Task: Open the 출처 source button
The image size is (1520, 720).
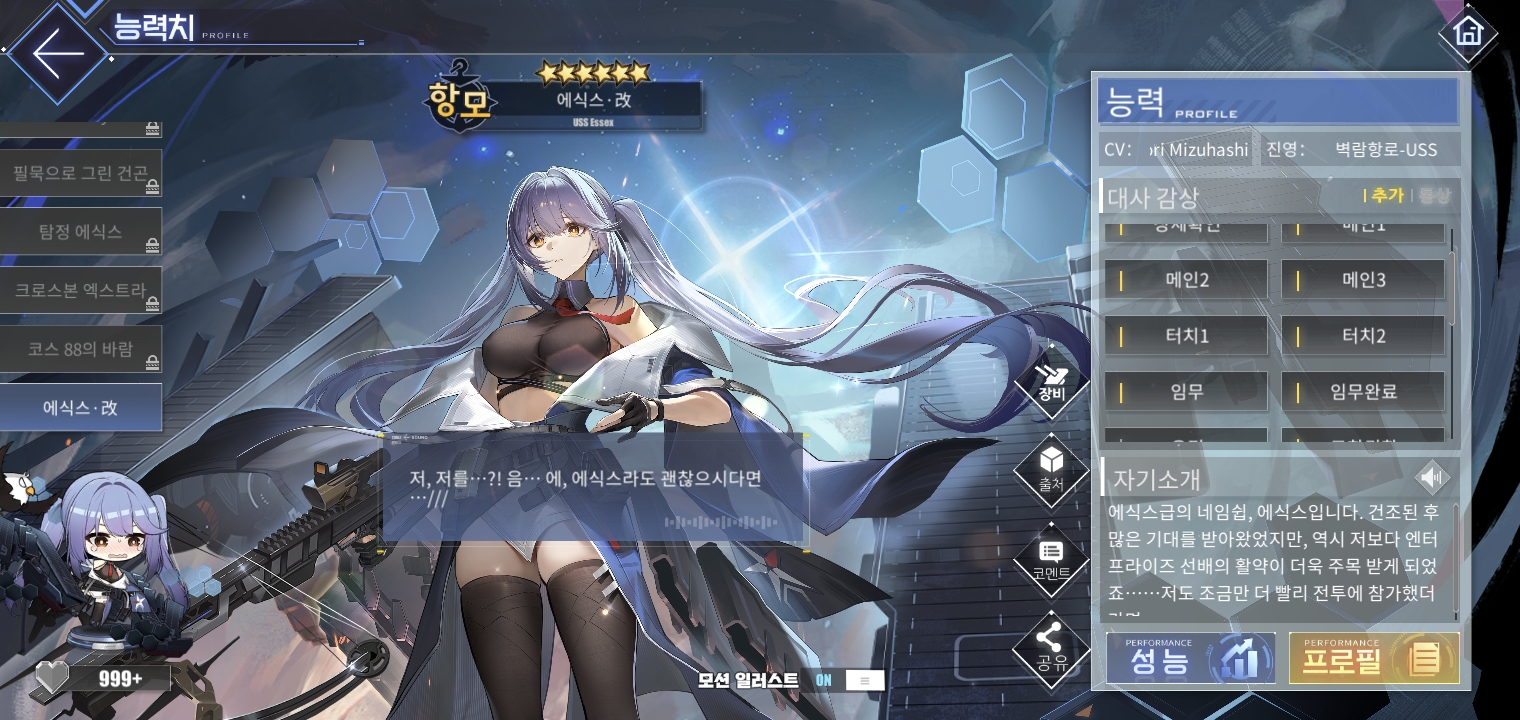Action: click(x=1050, y=470)
